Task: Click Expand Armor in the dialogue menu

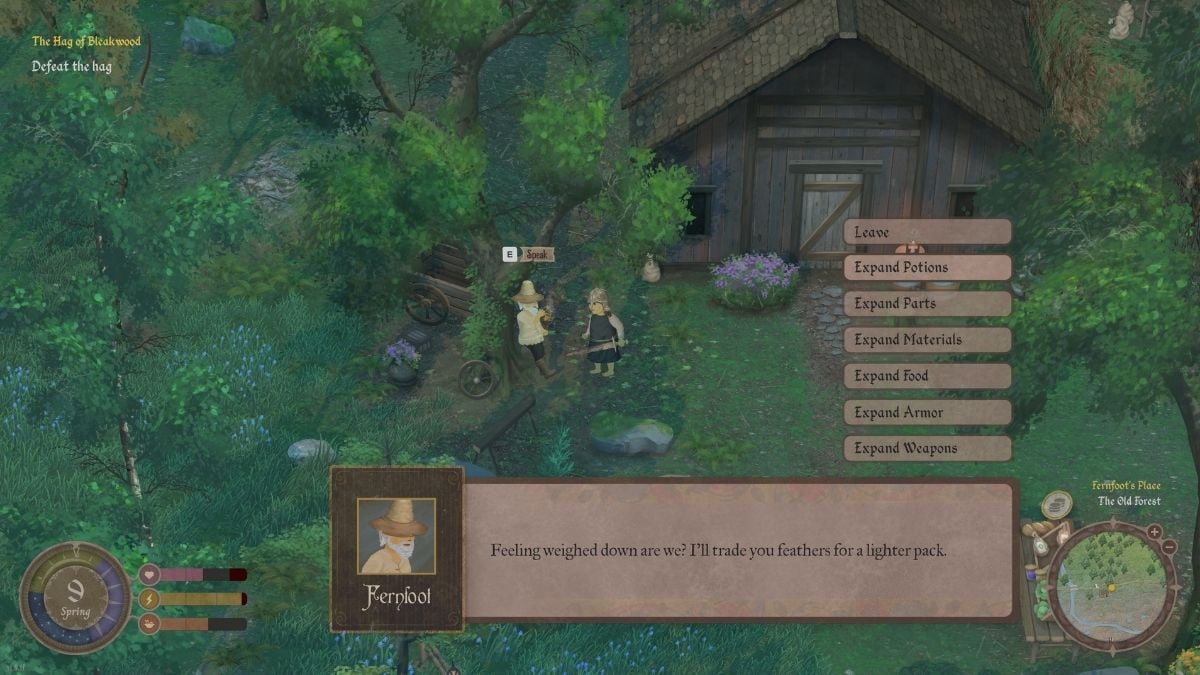Action: (x=927, y=412)
